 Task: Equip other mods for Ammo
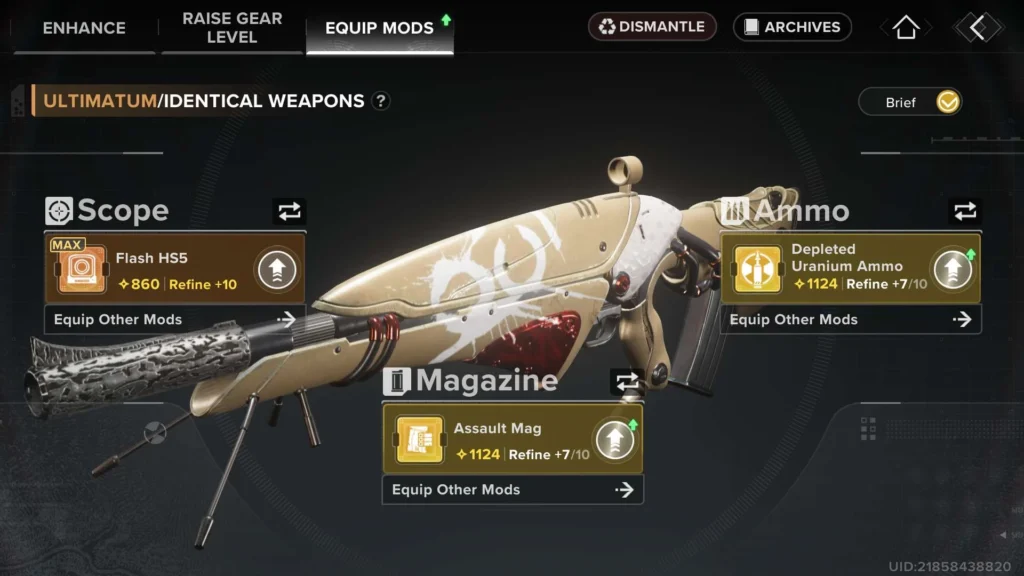coord(850,319)
